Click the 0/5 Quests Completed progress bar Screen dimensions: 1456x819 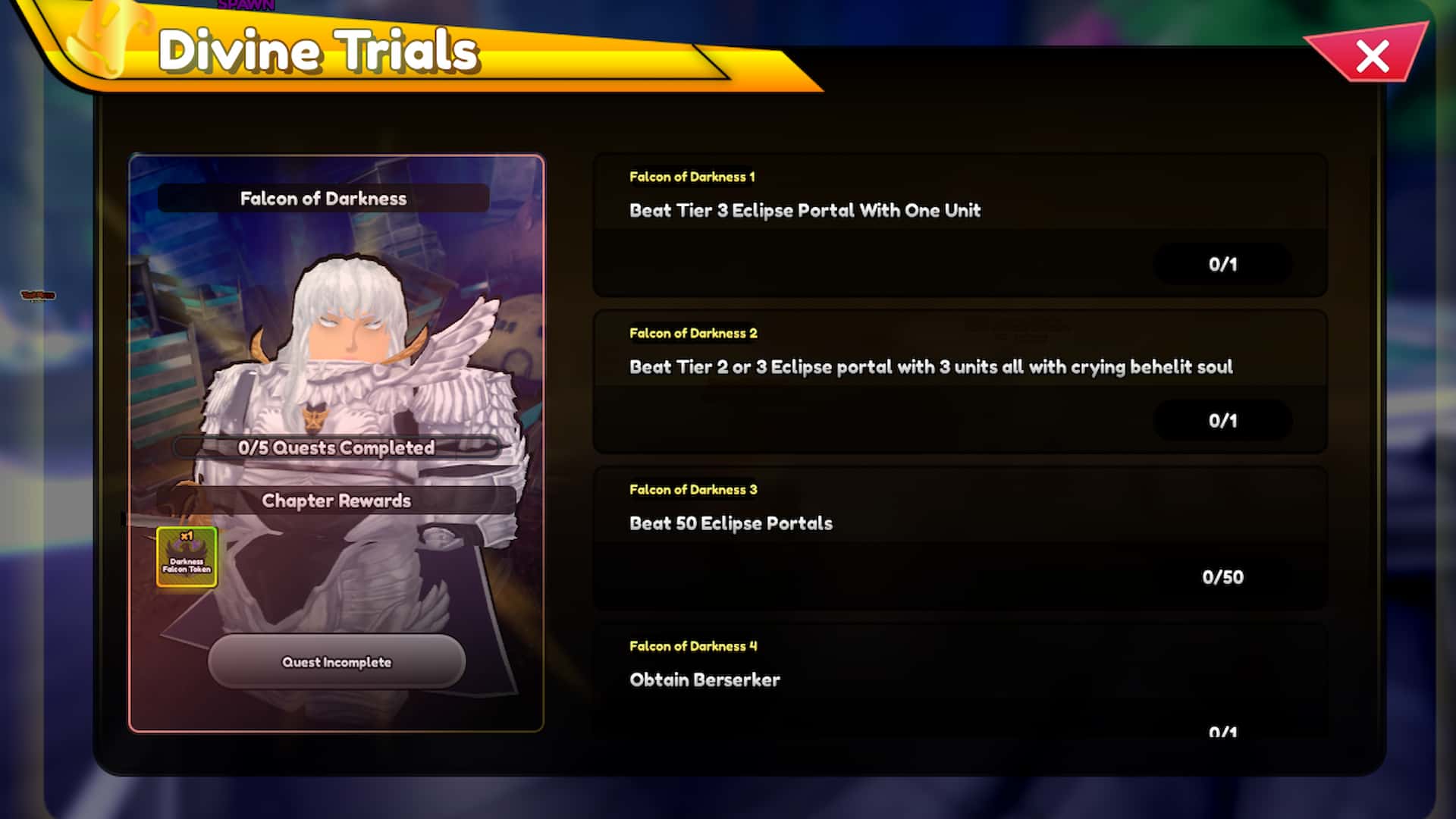(x=336, y=448)
